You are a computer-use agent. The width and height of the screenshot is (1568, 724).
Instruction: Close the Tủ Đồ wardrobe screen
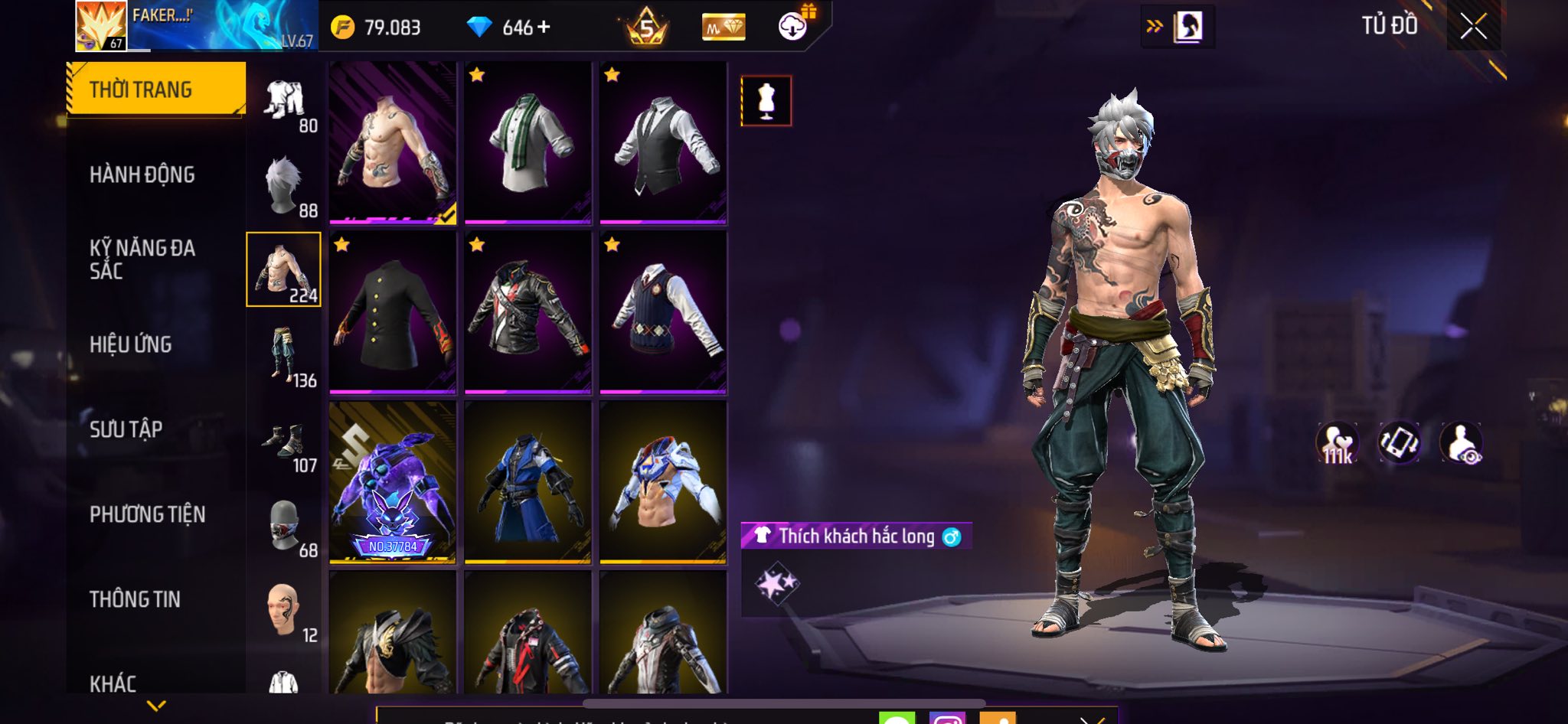1473,27
